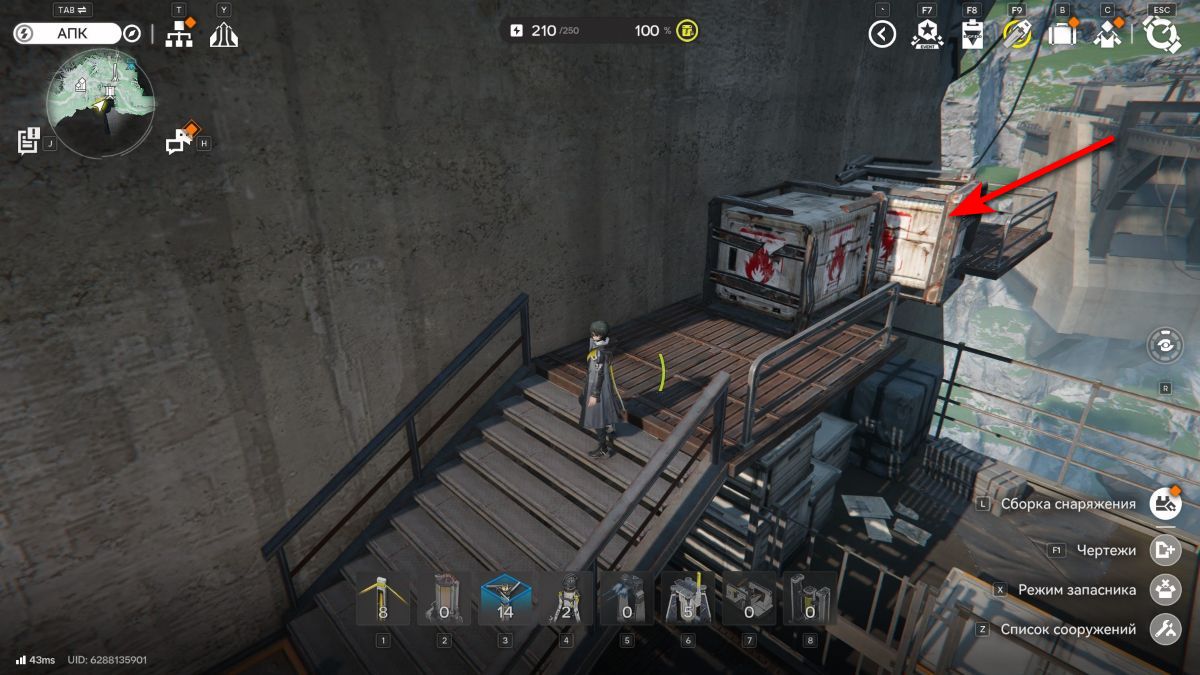This screenshot has height=675, width=1200.
Task: Open Список сооружений list
Action: pyautogui.click(x=1165, y=629)
